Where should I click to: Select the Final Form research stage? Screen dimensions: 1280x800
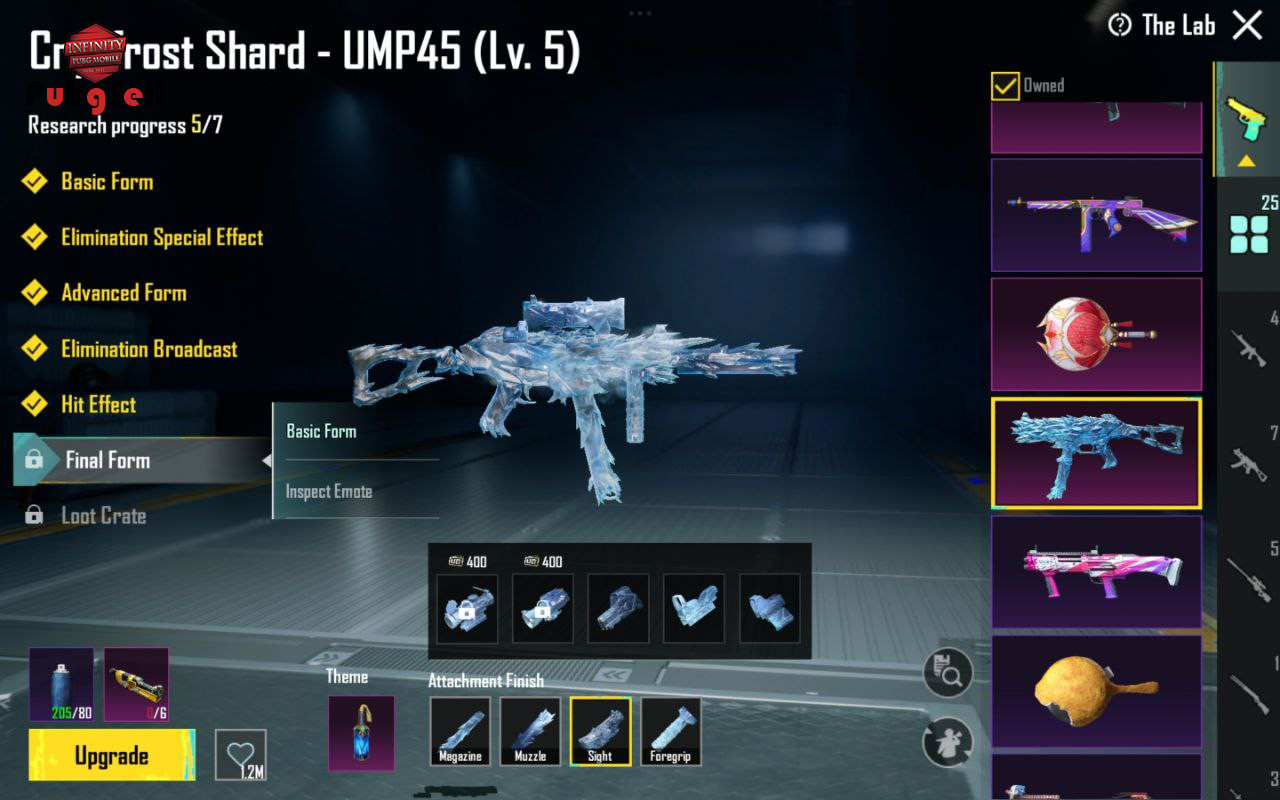pyautogui.click(x=107, y=460)
